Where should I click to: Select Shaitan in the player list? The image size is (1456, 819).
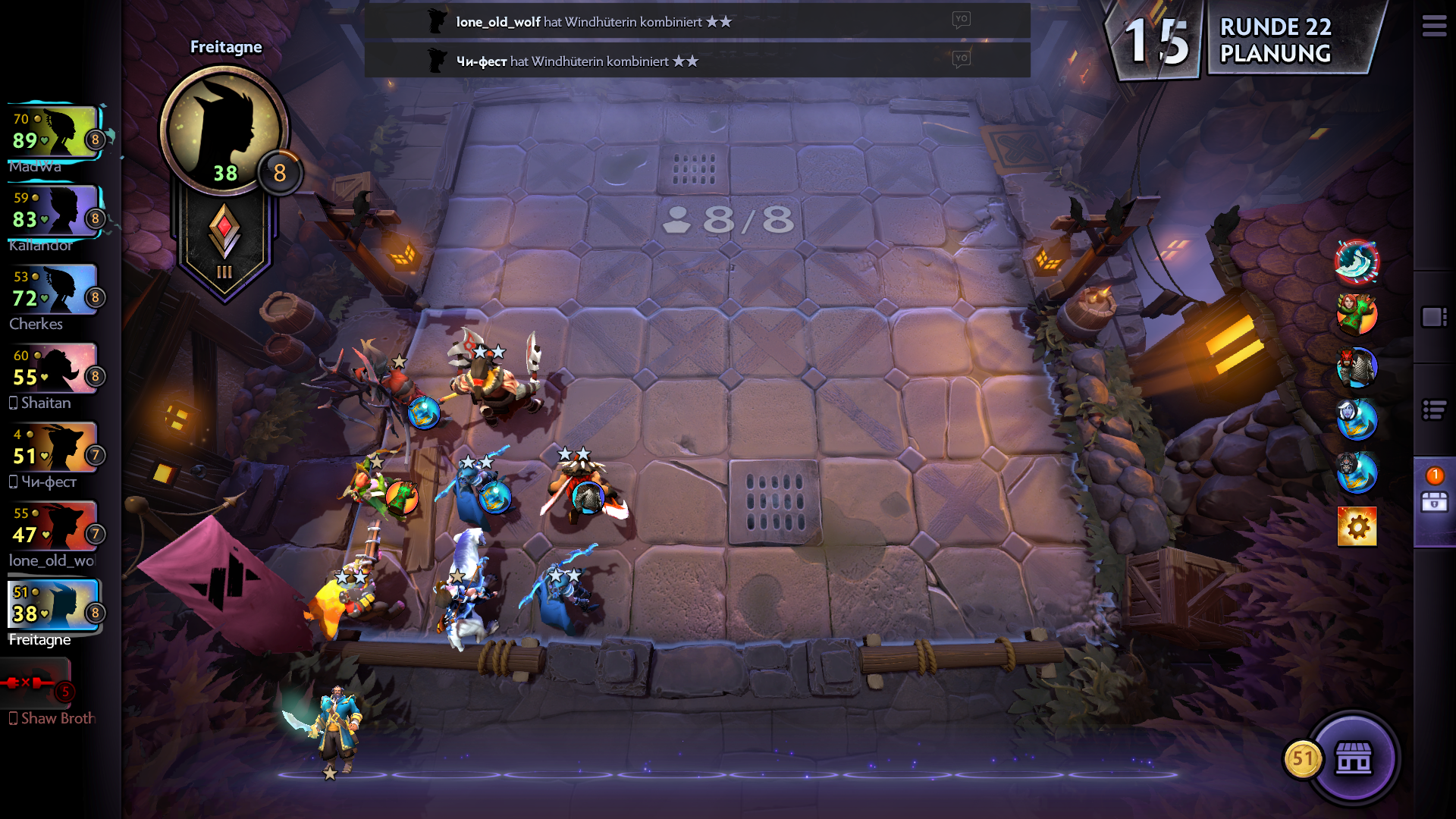point(55,370)
